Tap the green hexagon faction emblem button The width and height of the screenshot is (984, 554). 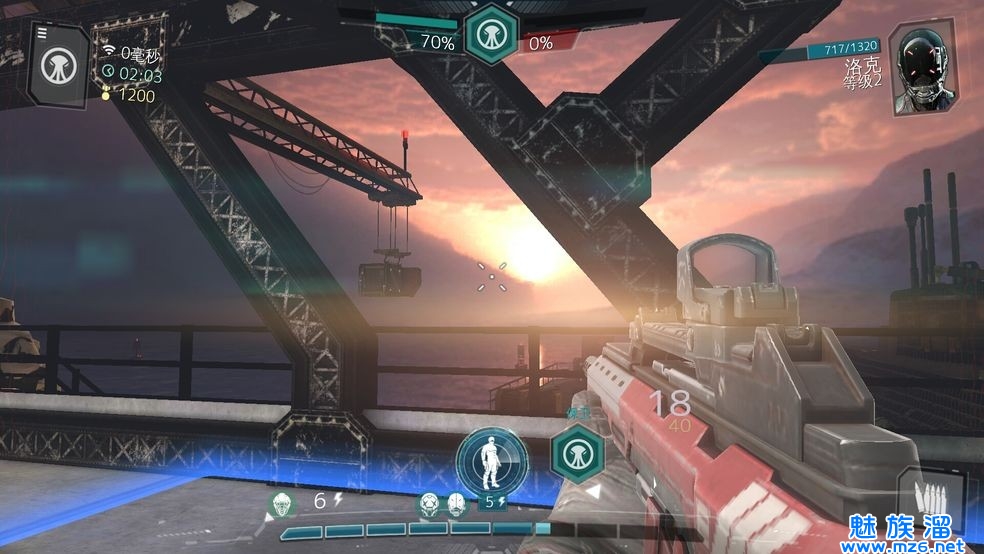point(577,453)
